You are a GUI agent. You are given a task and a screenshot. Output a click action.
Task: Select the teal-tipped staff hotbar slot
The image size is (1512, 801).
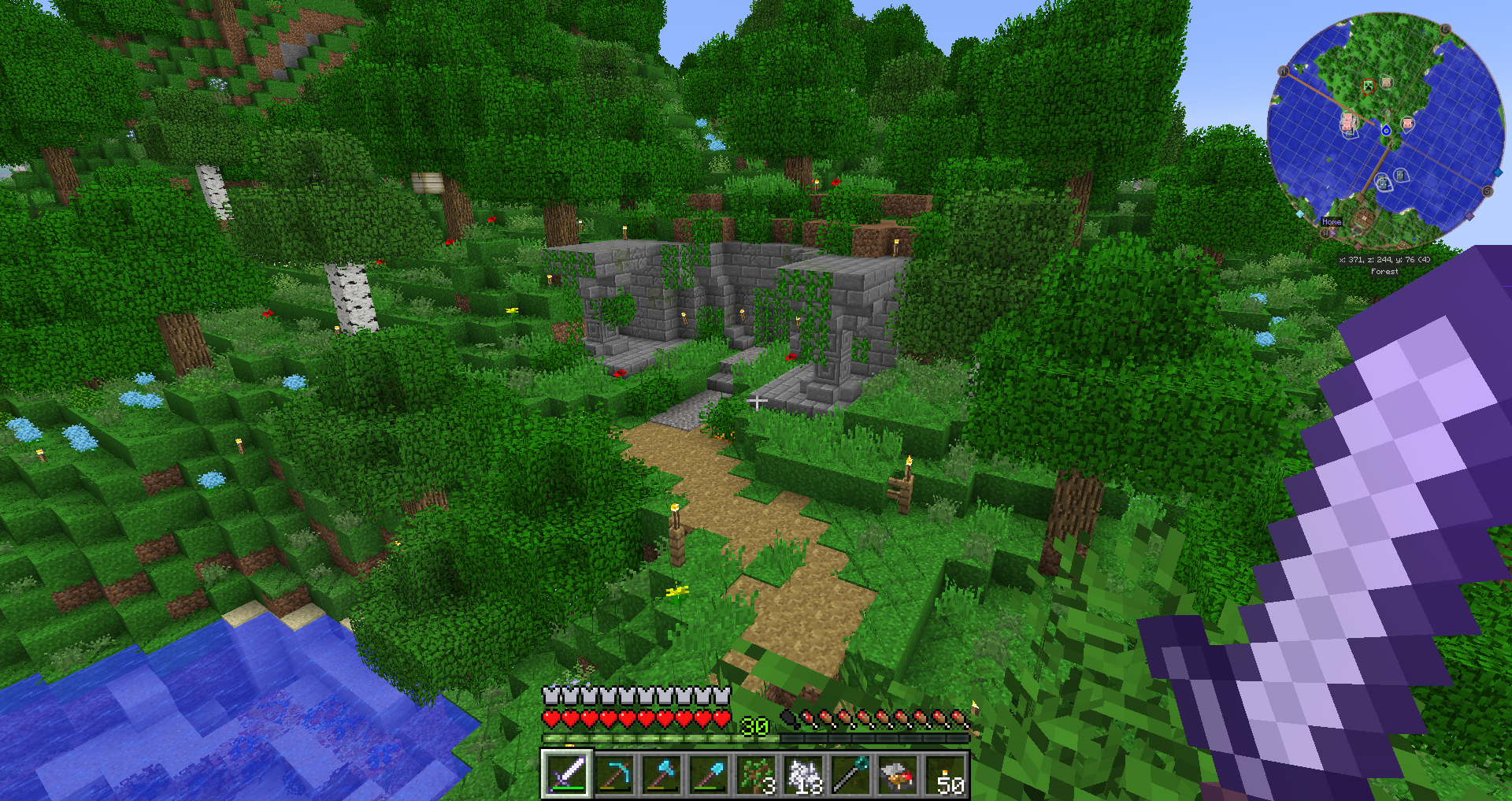[850, 774]
